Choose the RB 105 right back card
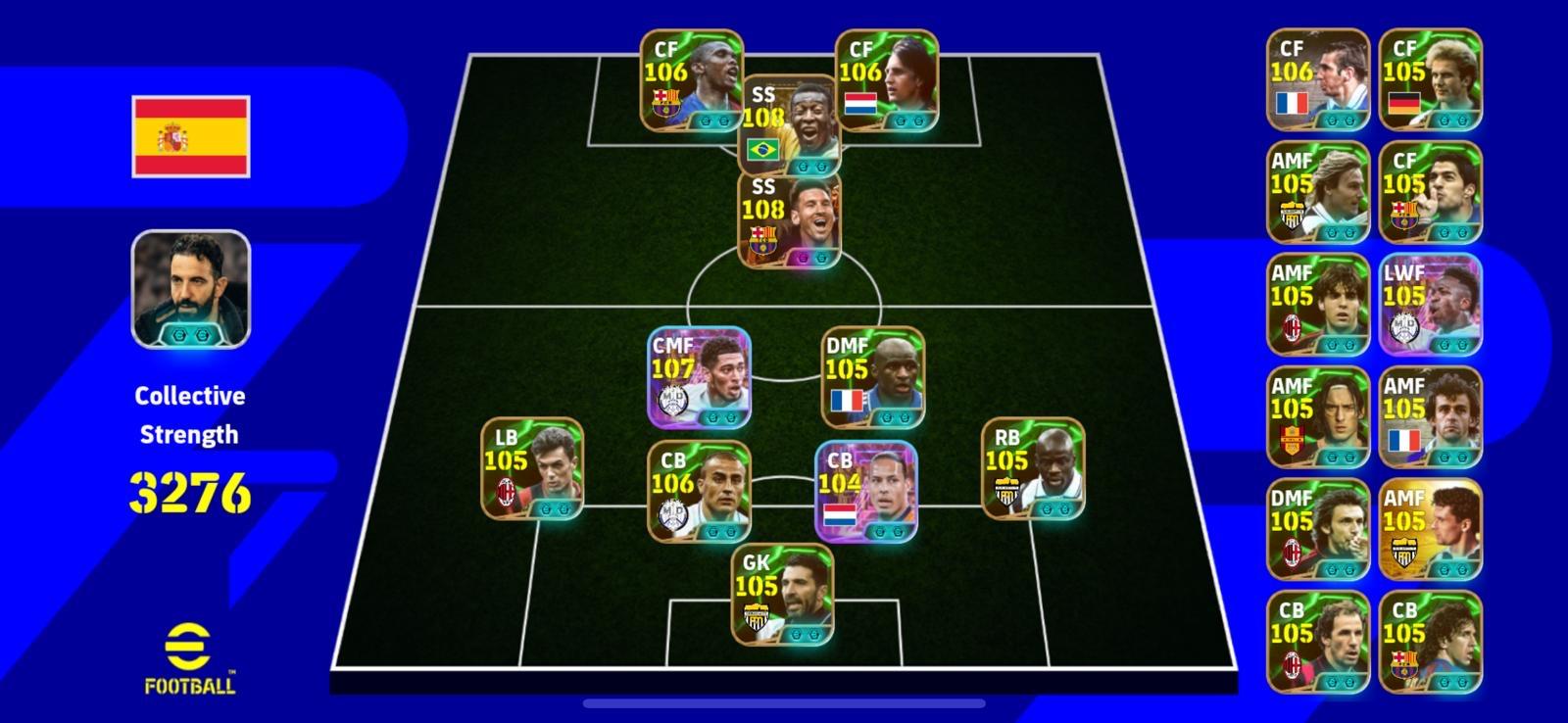Viewport: 1568px width, 723px height. 1033,468
